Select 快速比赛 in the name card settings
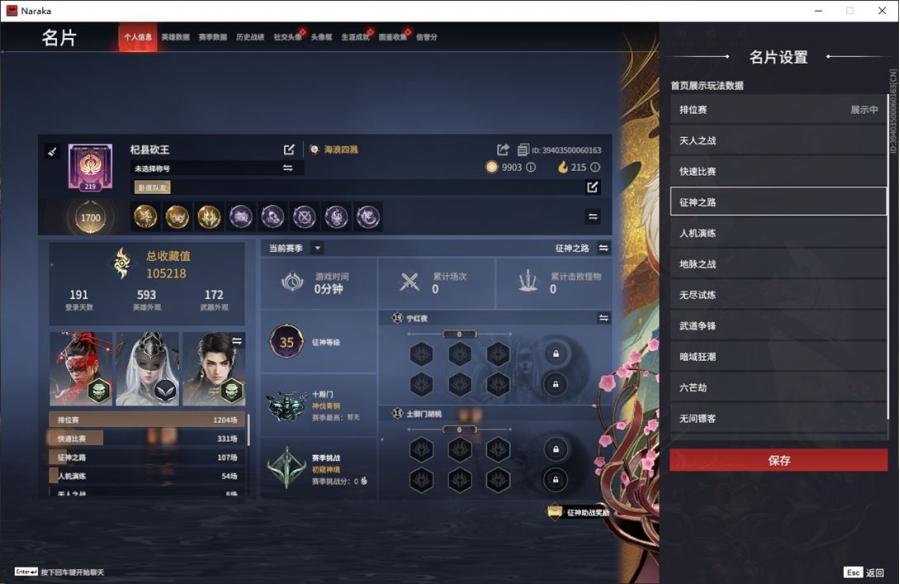 click(778, 171)
